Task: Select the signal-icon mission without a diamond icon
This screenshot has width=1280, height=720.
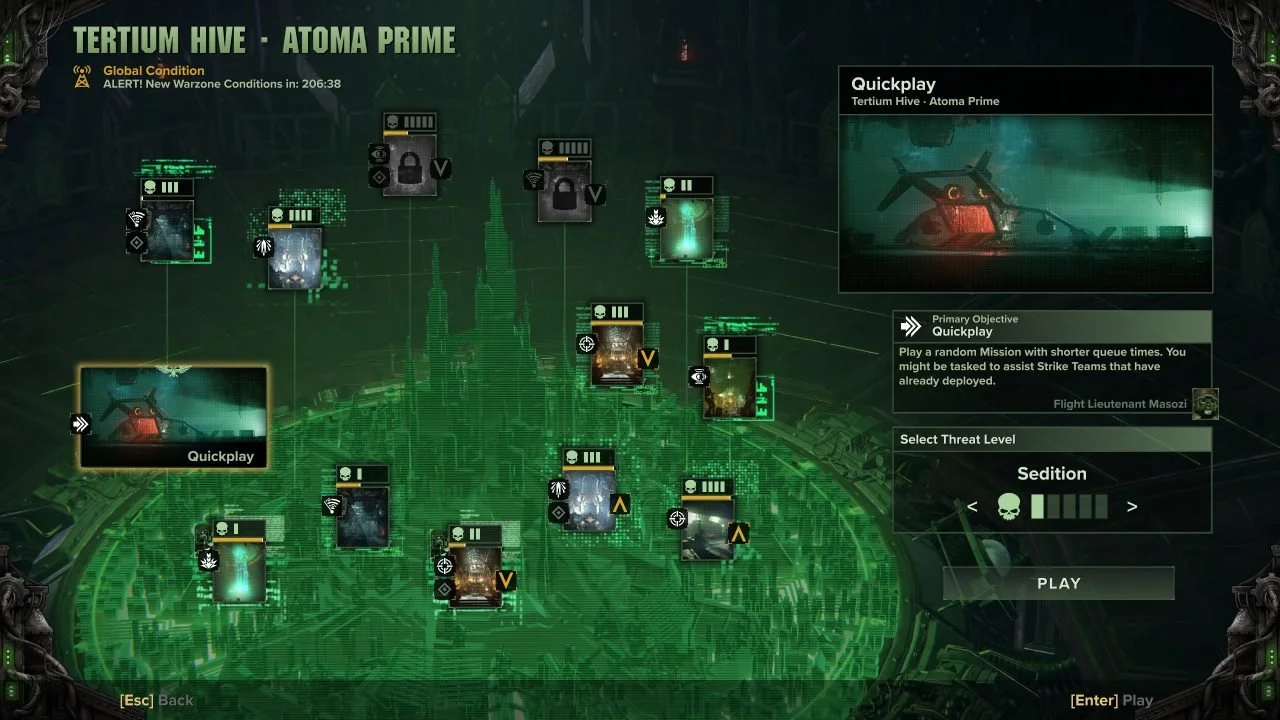Action: click(361, 517)
